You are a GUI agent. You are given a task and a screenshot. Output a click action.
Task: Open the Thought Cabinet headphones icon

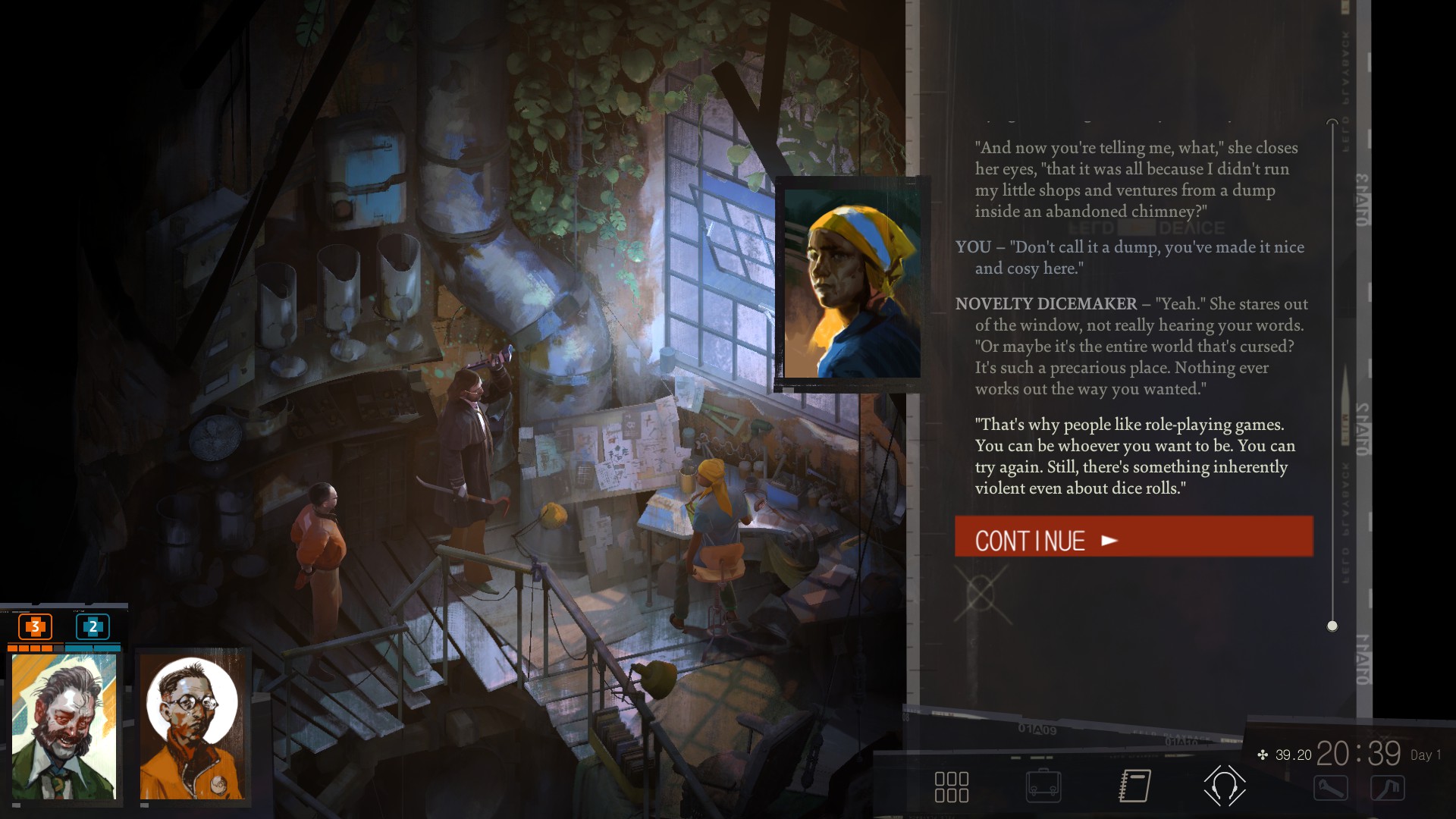(1223, 786)
